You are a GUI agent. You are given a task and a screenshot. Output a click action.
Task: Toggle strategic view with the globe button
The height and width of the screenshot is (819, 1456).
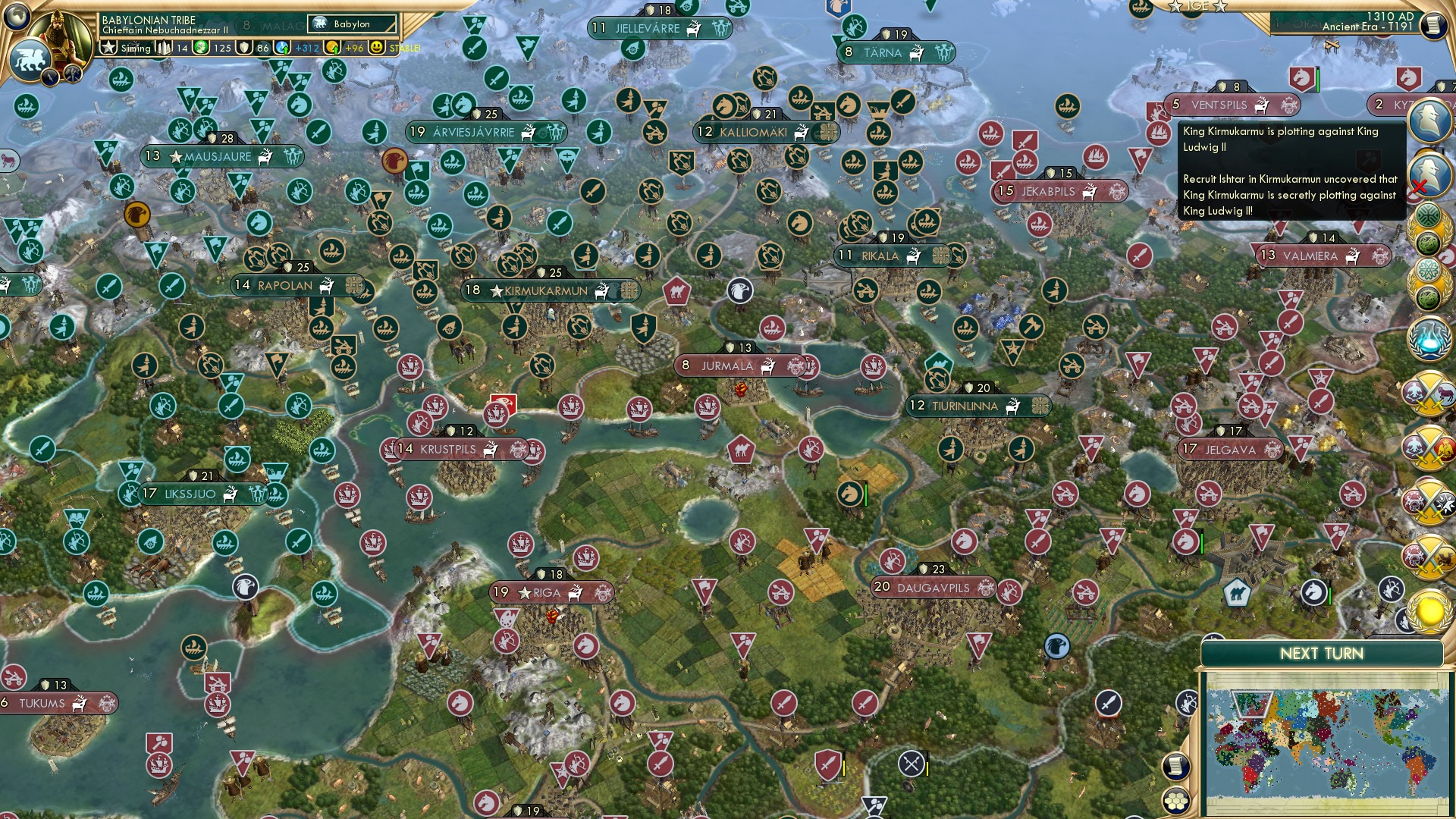pos(15,15)
